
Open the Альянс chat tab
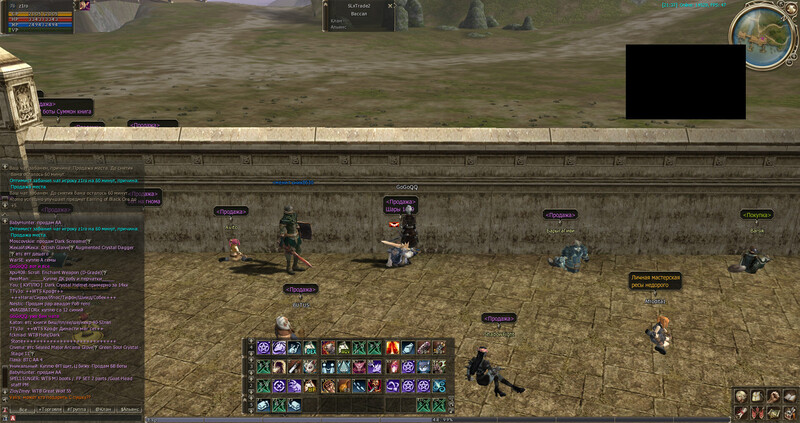[x=130, y=410]
